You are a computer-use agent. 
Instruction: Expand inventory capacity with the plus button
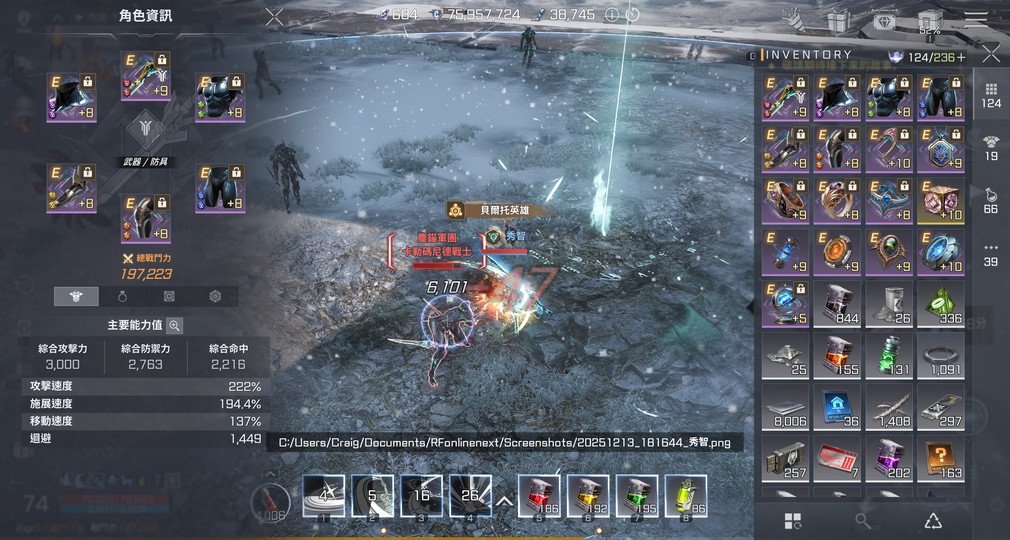[x=962, y=57]
